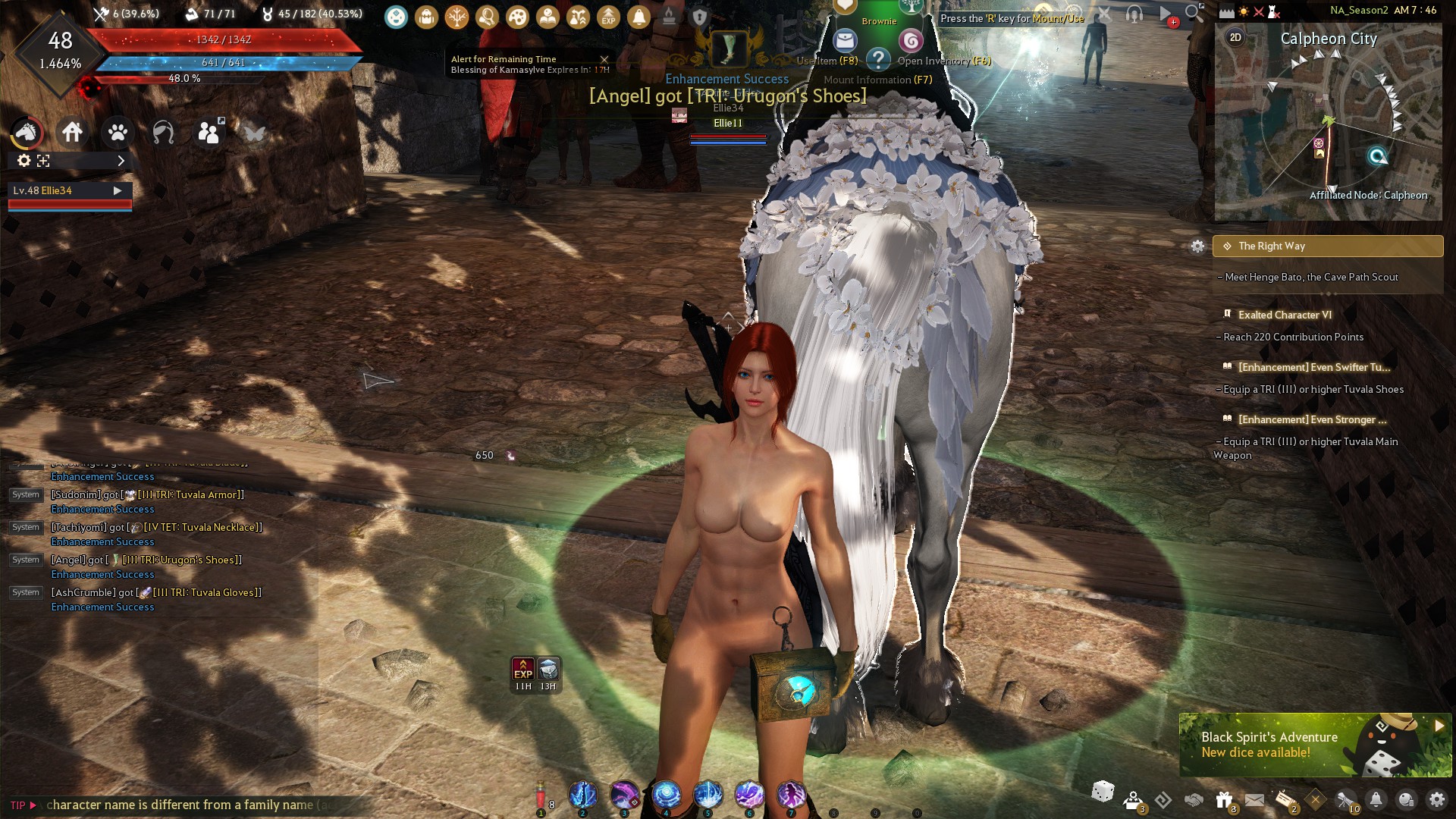Open the mail envelope icon
This screenshot has height=819, width=1456.
pos(1254,799)
